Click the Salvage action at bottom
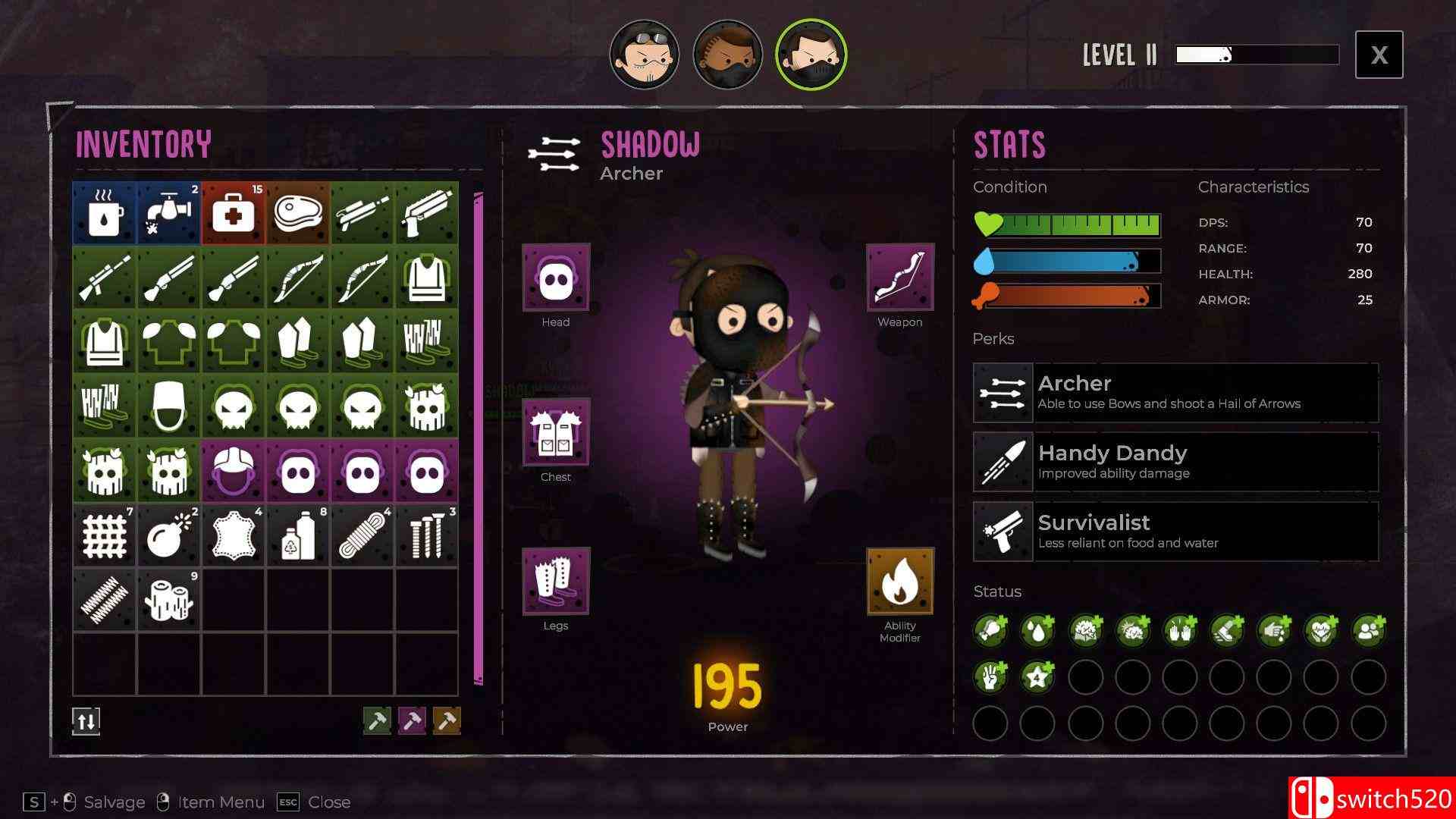The height and width of the screenshot is (819, 1456). (x=114, y=802)
